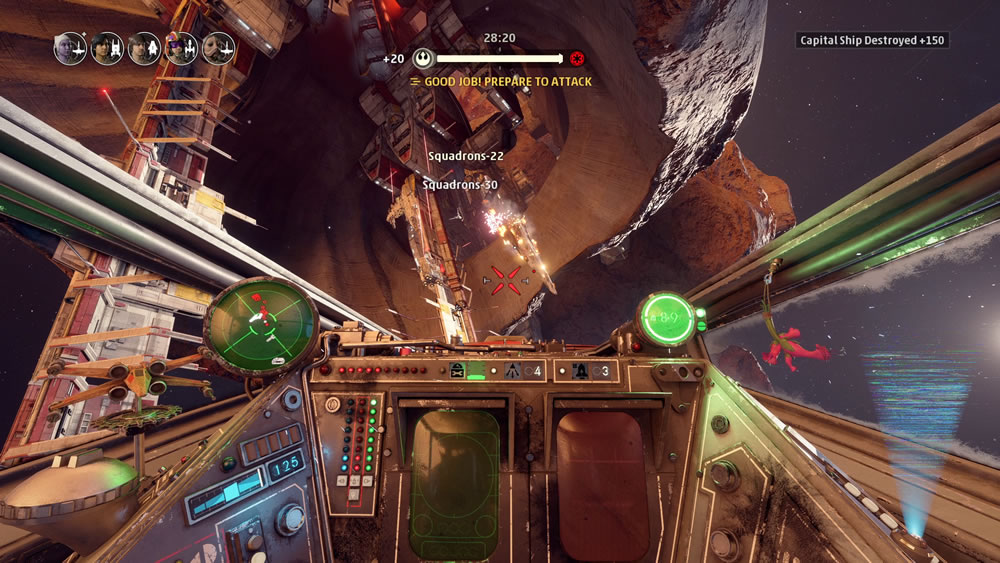Viewport: 1000px width, 563px height.
Task: Pick the helmeted pilot with purple visor
Action: (x=181, y=48)
